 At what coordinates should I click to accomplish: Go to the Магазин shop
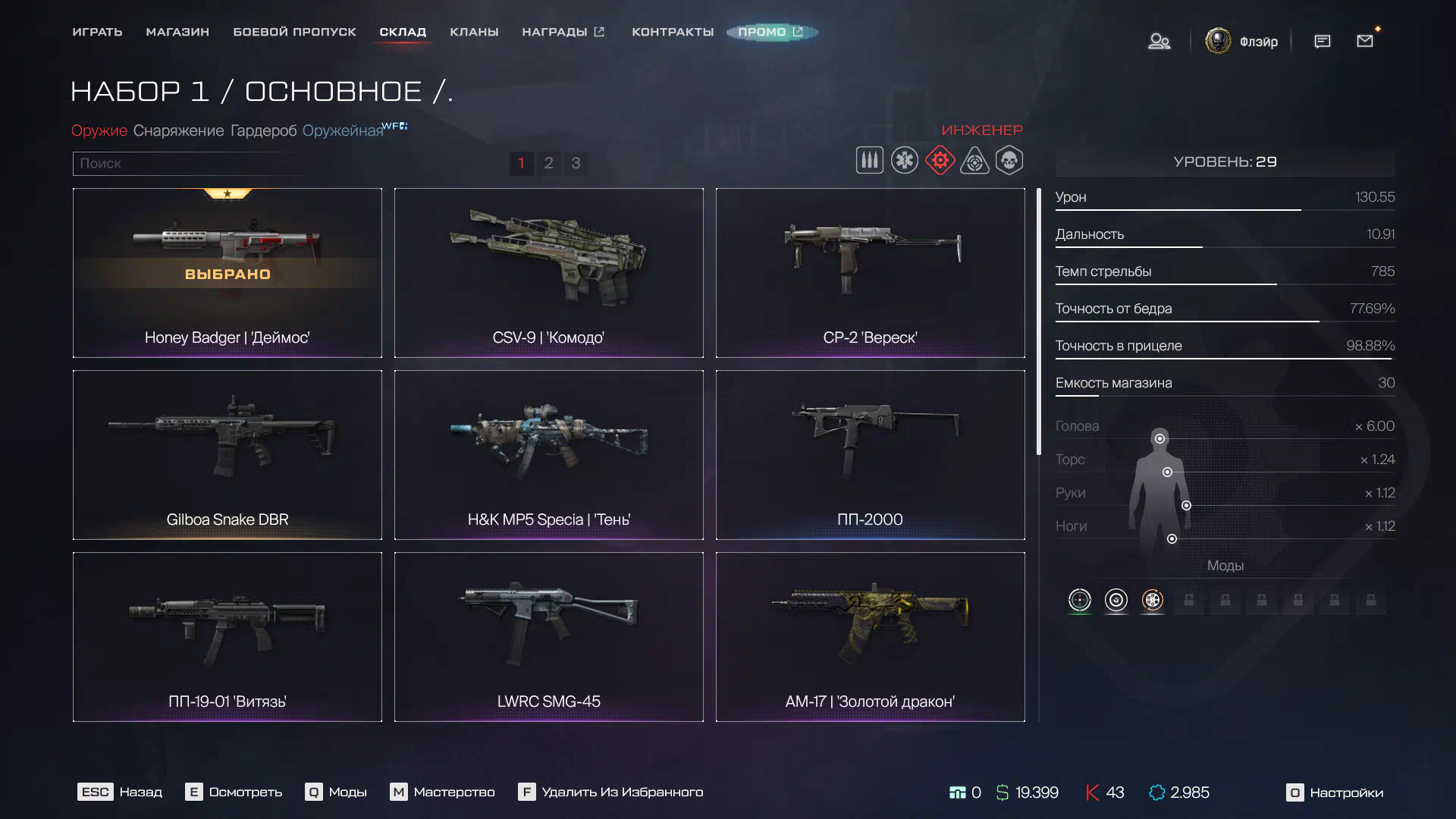coord(177,32)
